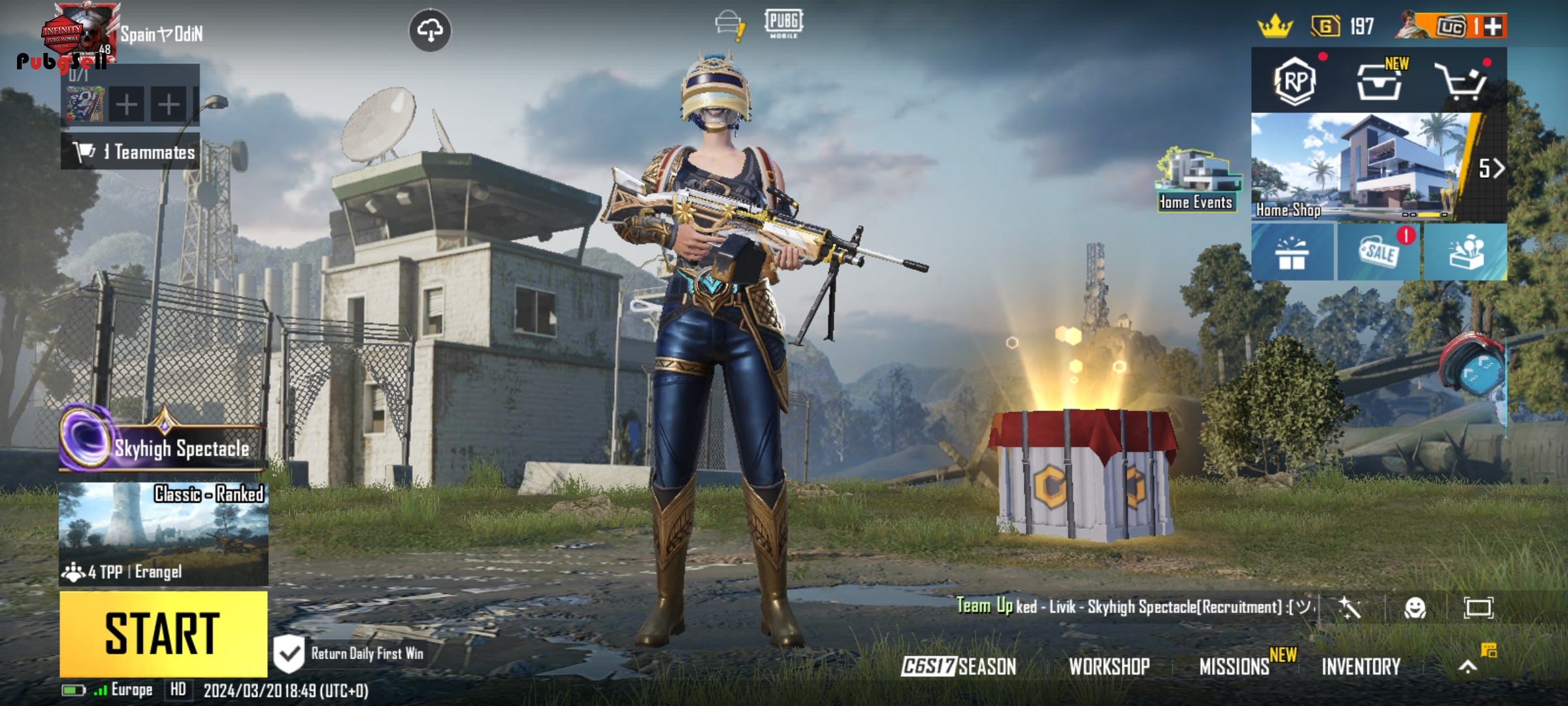The height and width of the screenshot is (706, 1568).
Task: Open the emote smiley face icon
Action: [x=1414, y=608]
